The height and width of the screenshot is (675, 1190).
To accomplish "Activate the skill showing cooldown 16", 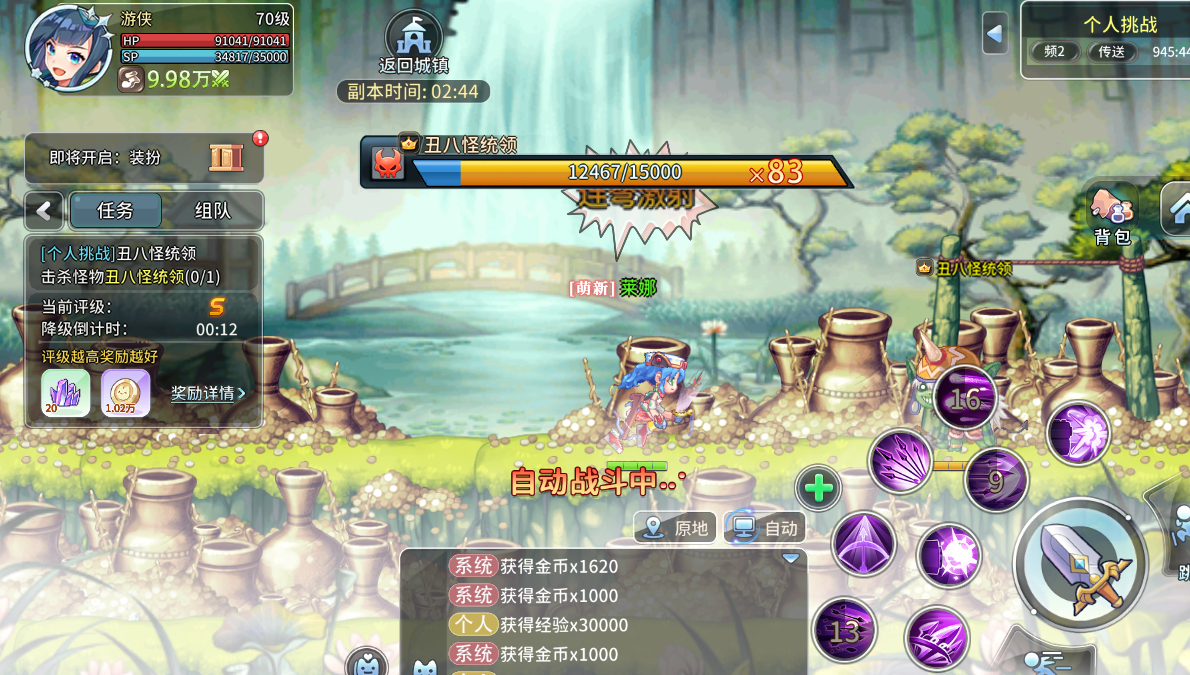I will tap(965, 401).
